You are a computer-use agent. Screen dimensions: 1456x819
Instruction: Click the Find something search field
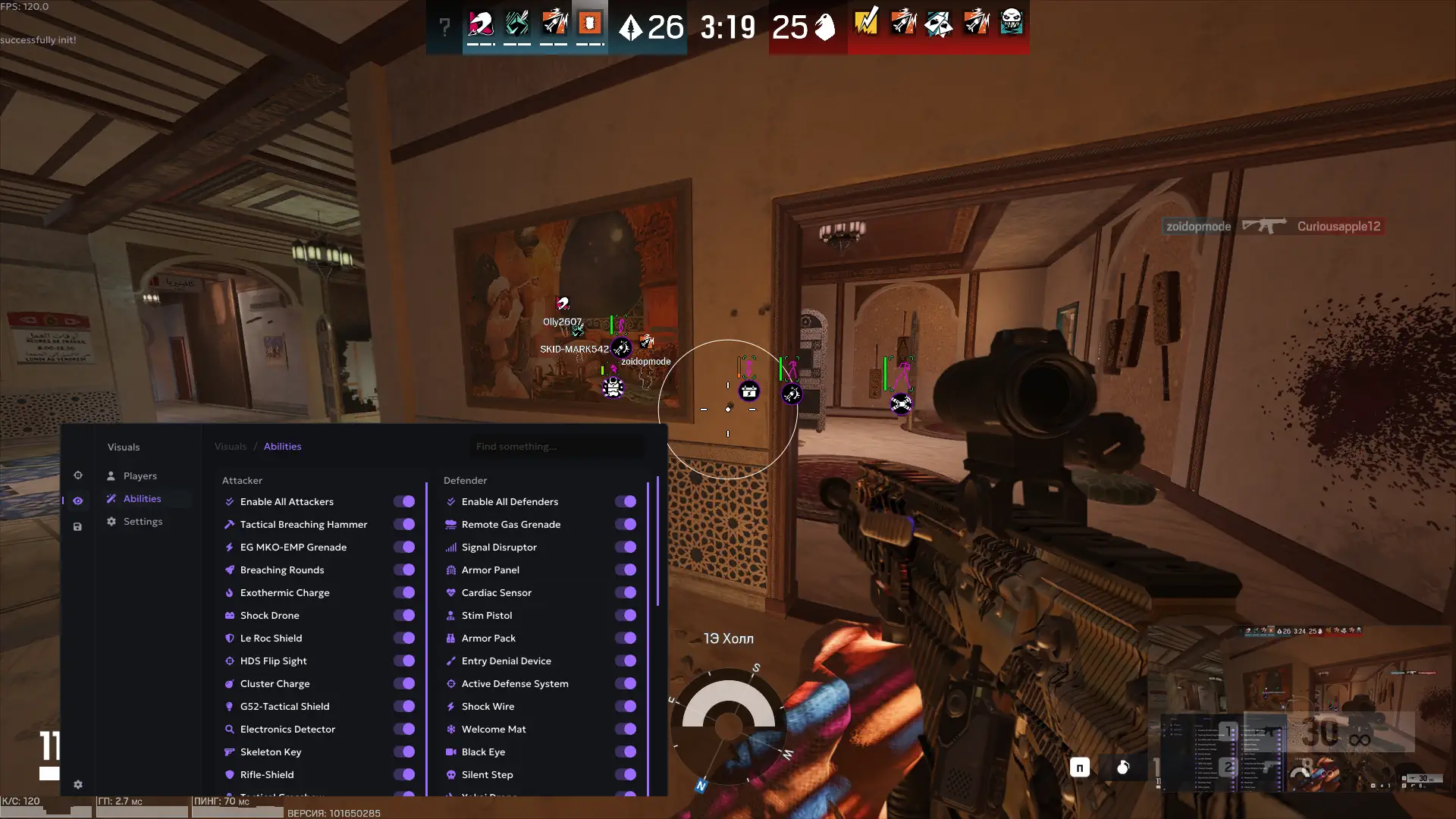557,446
